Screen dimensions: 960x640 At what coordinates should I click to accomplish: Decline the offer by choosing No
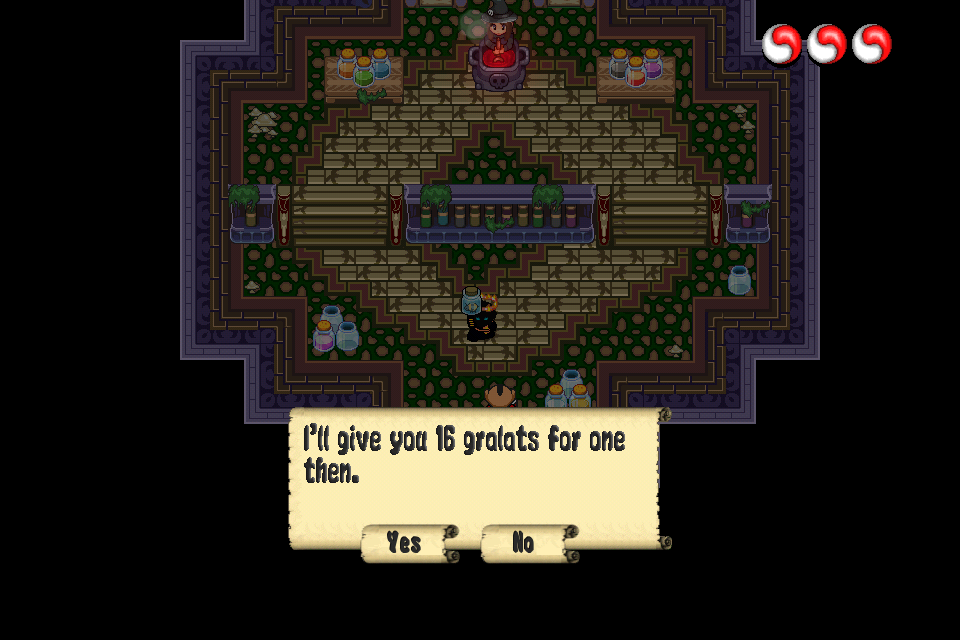[524, 543]
